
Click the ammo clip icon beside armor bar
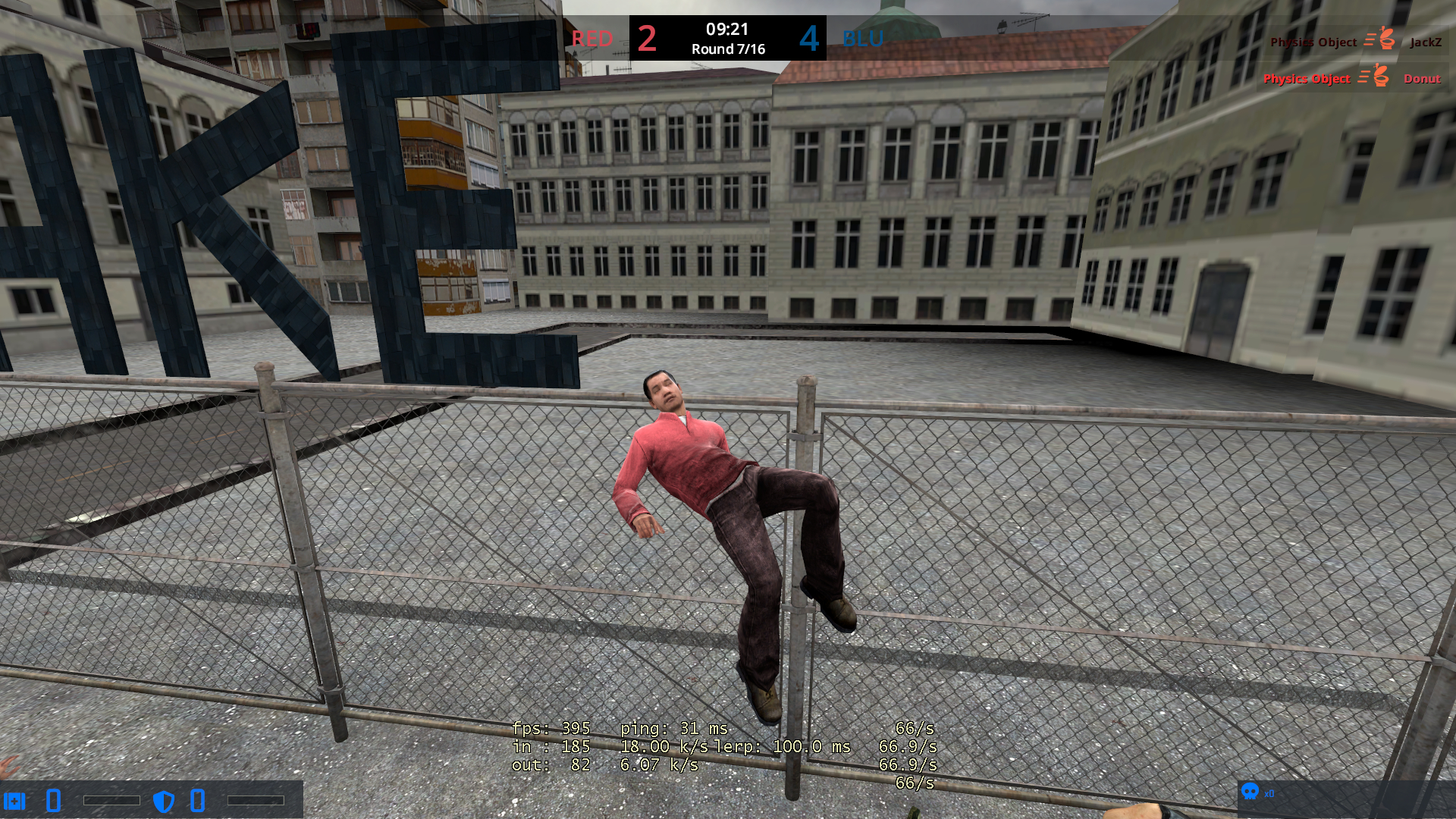point(196,800)
